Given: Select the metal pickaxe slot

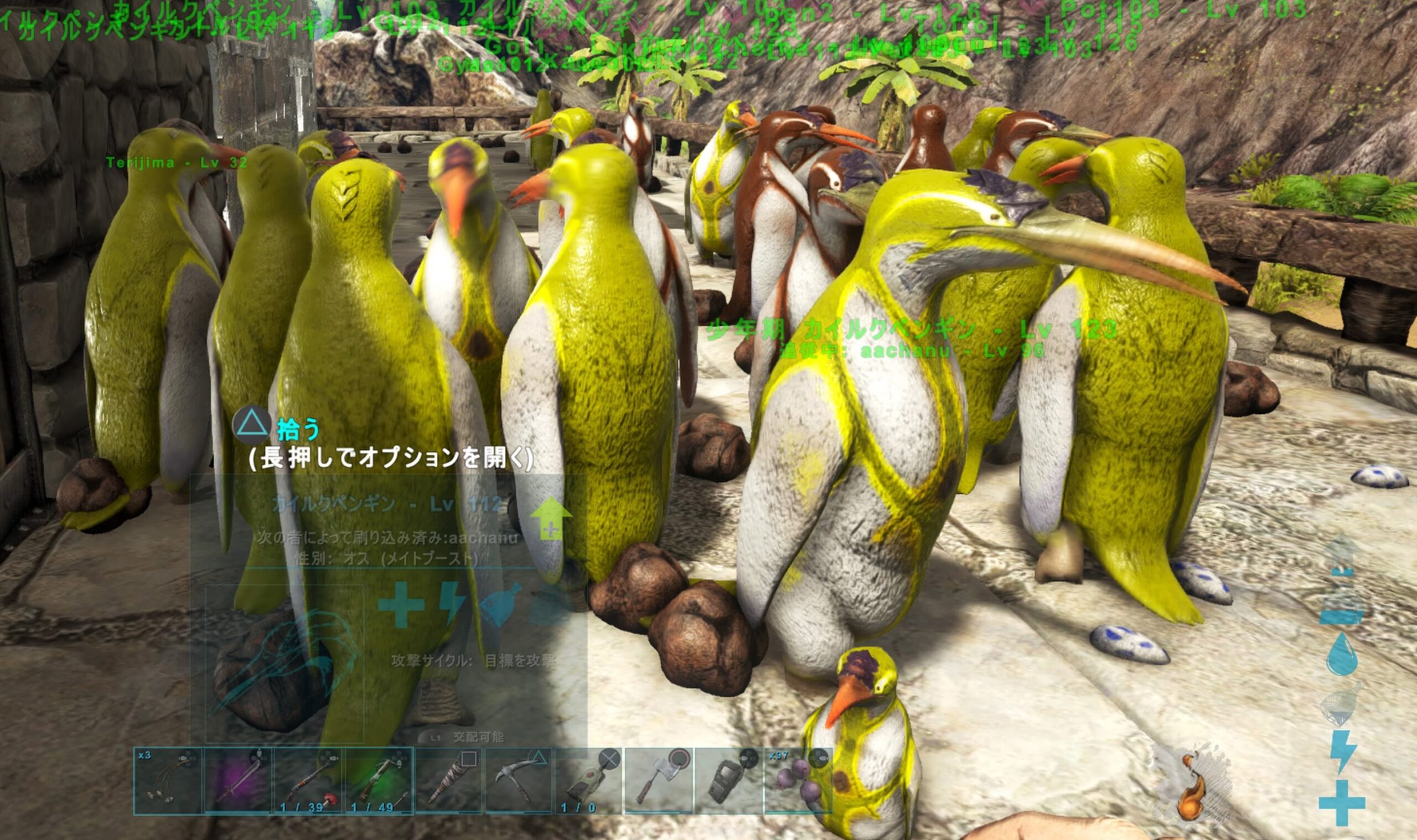Looking at the screenshot, I should point(519,781).
